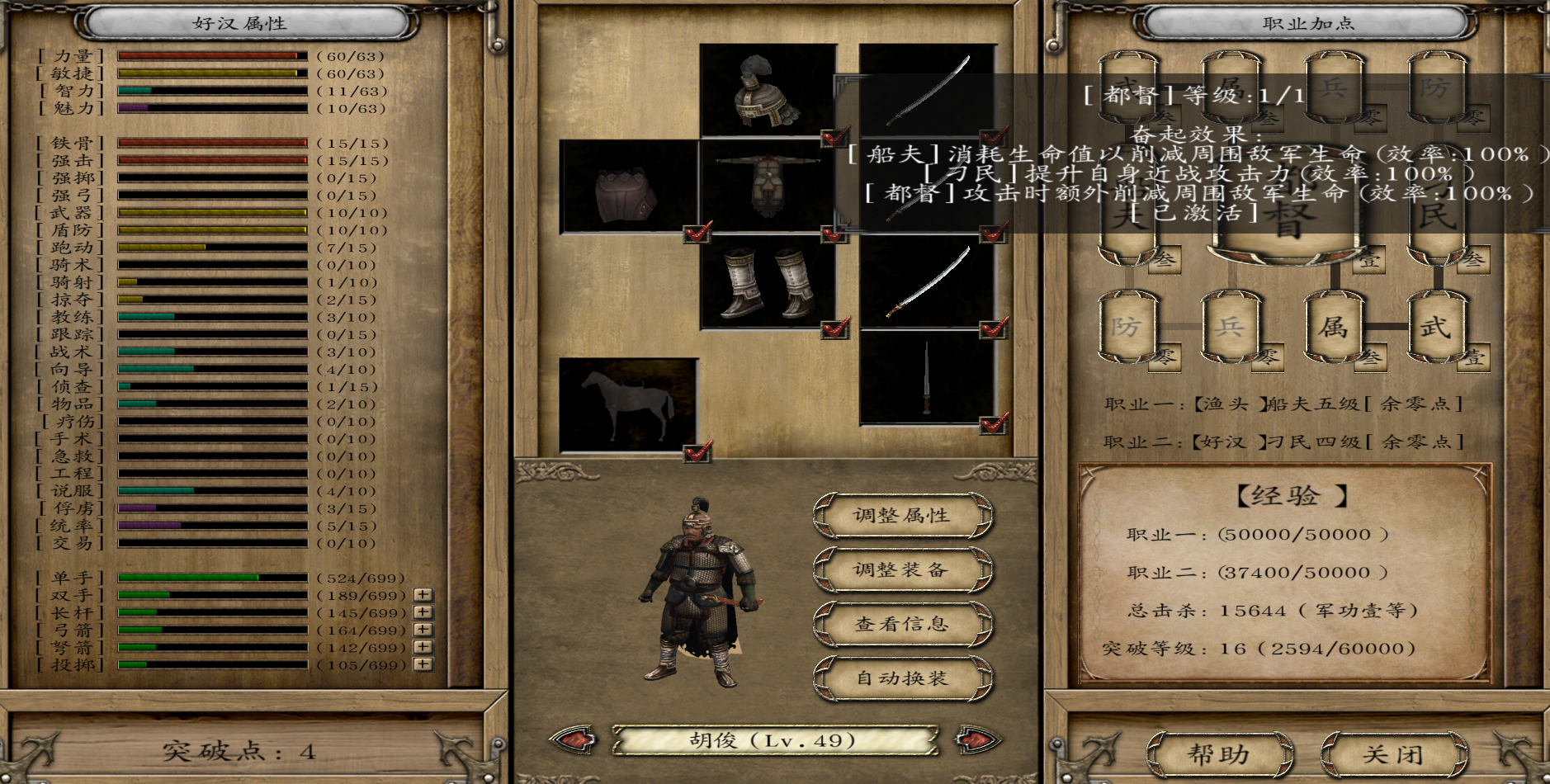View details with the 查看信息 button
This screenshot has width=1550, height=784.
(902, 625)
